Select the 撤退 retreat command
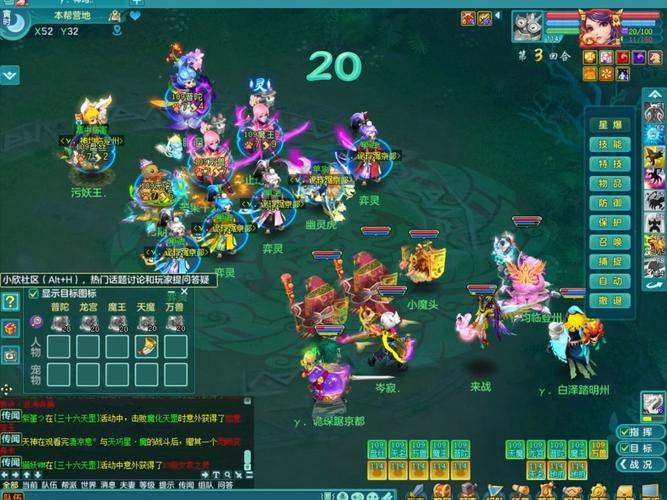 (610, 301)
